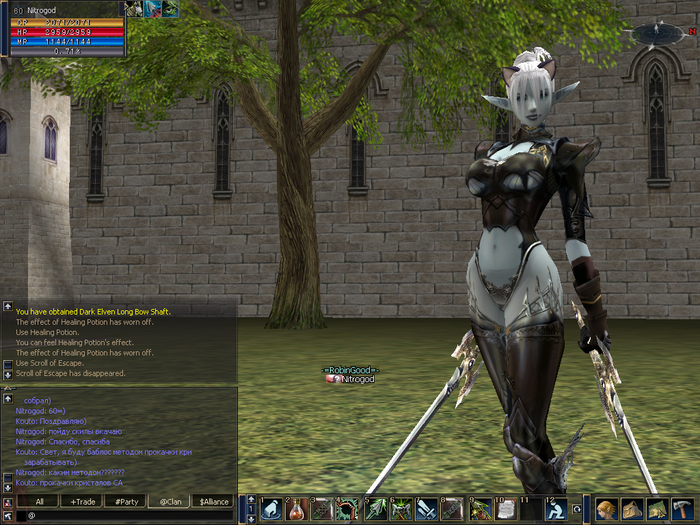Trigger the sit/stand action in slot 12
Screen dimensions: 700x525
(x=557, y=510)
